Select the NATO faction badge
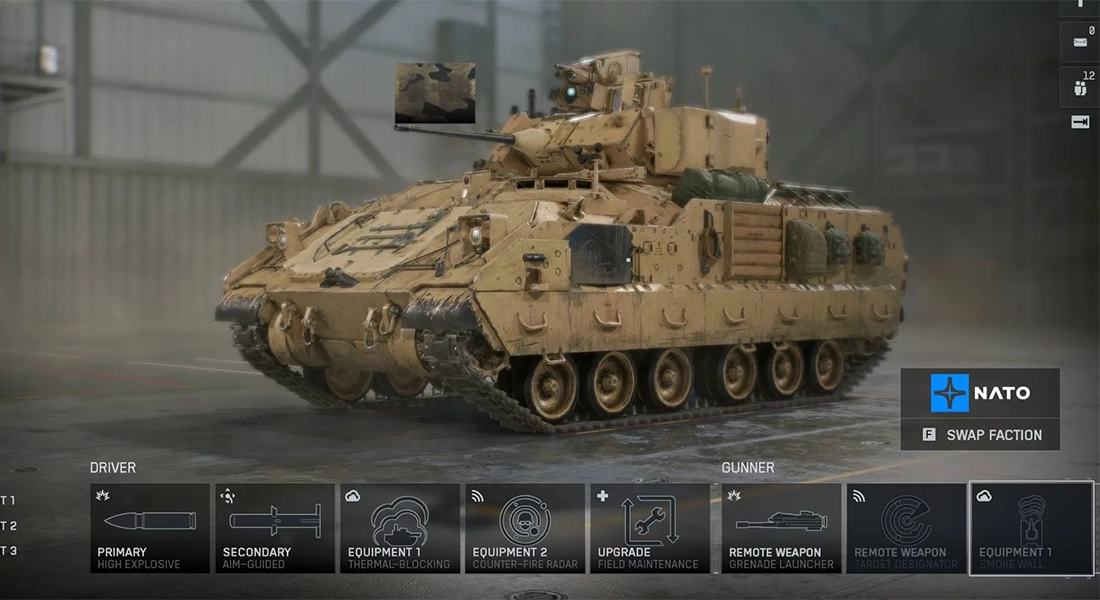 (x=980, y=393)
